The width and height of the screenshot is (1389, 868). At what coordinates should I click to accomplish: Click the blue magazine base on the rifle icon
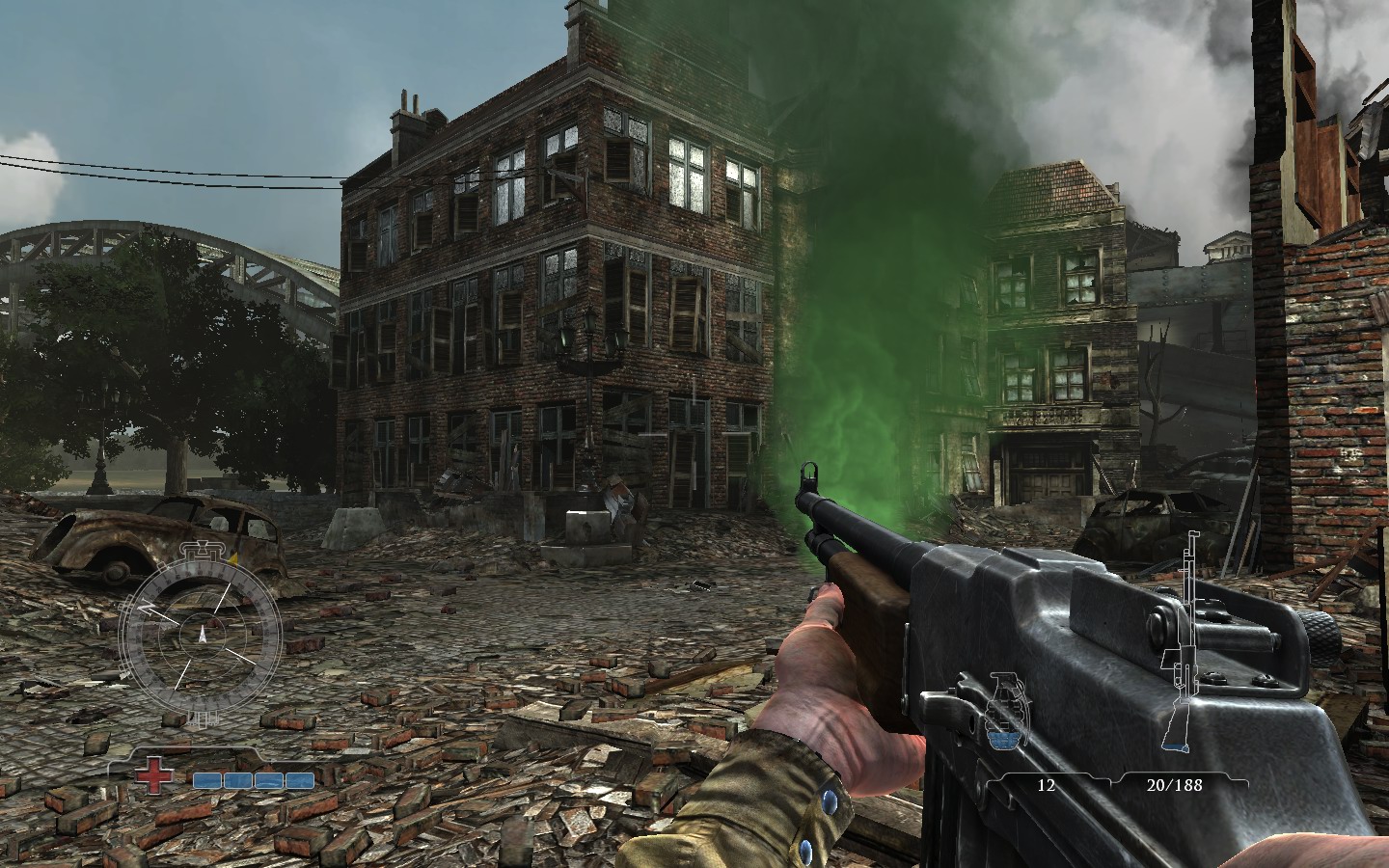pyautogui.click(x=1175, y=746)
